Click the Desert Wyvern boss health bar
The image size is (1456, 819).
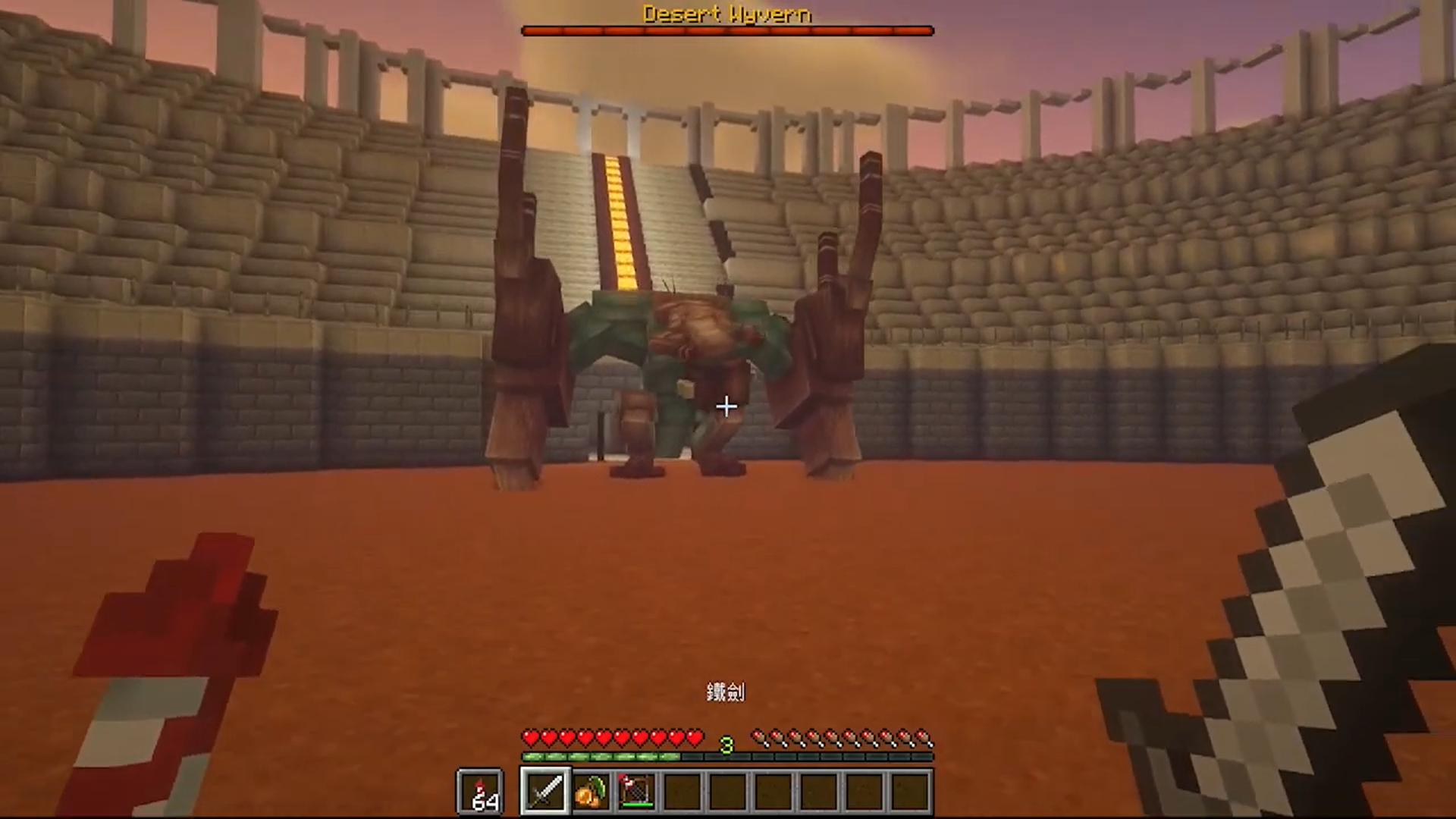coord(726,30)
